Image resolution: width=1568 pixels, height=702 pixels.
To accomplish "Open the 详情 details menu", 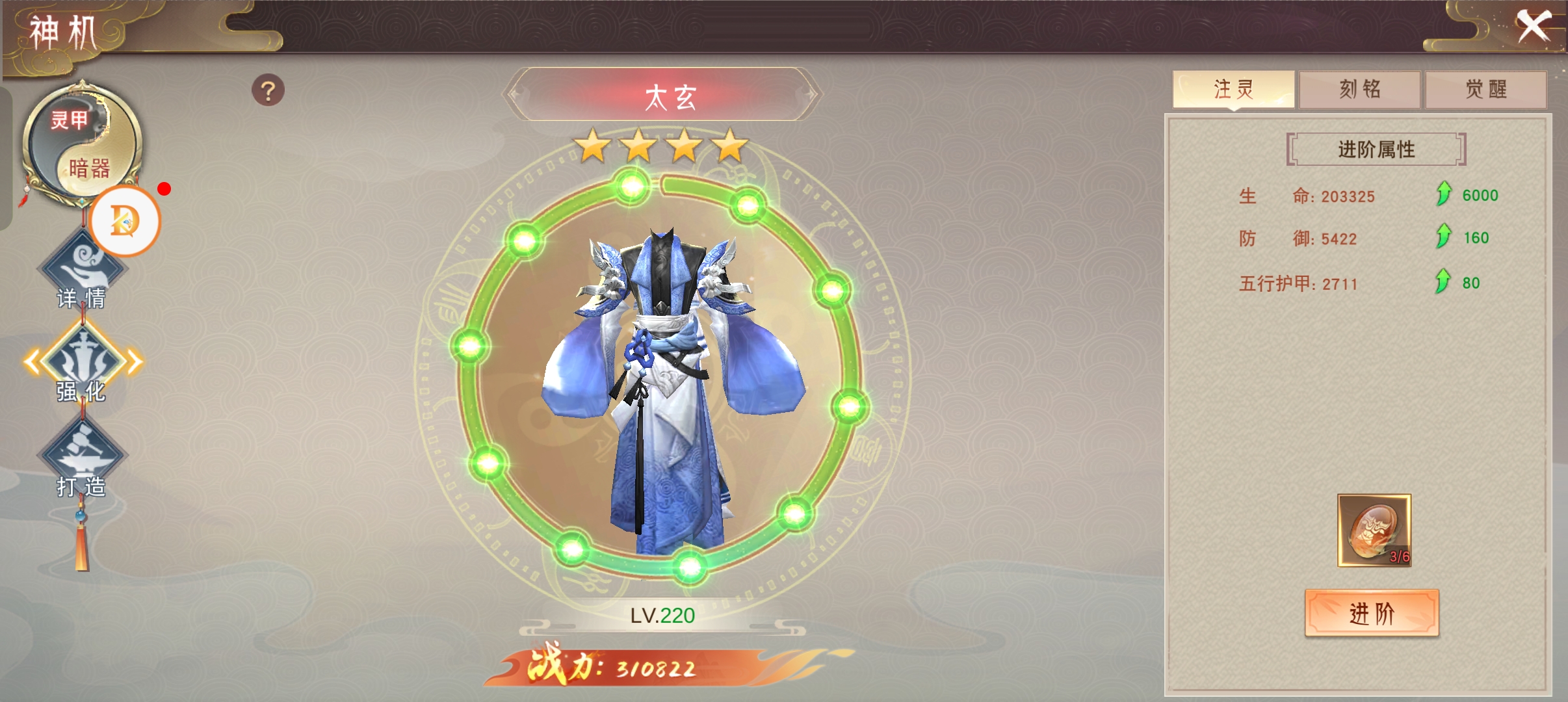I will (82, 273).
